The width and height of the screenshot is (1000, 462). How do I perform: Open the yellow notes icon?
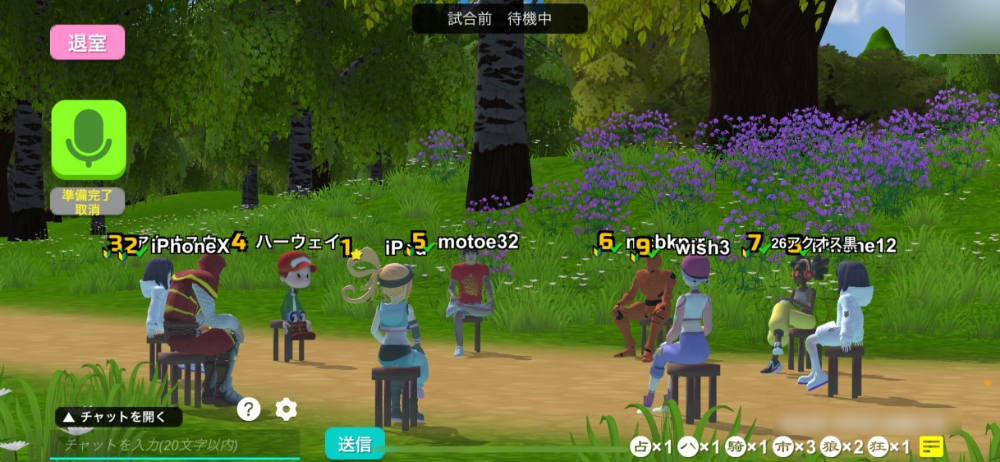pyautogui.click(x=931, y=447)
